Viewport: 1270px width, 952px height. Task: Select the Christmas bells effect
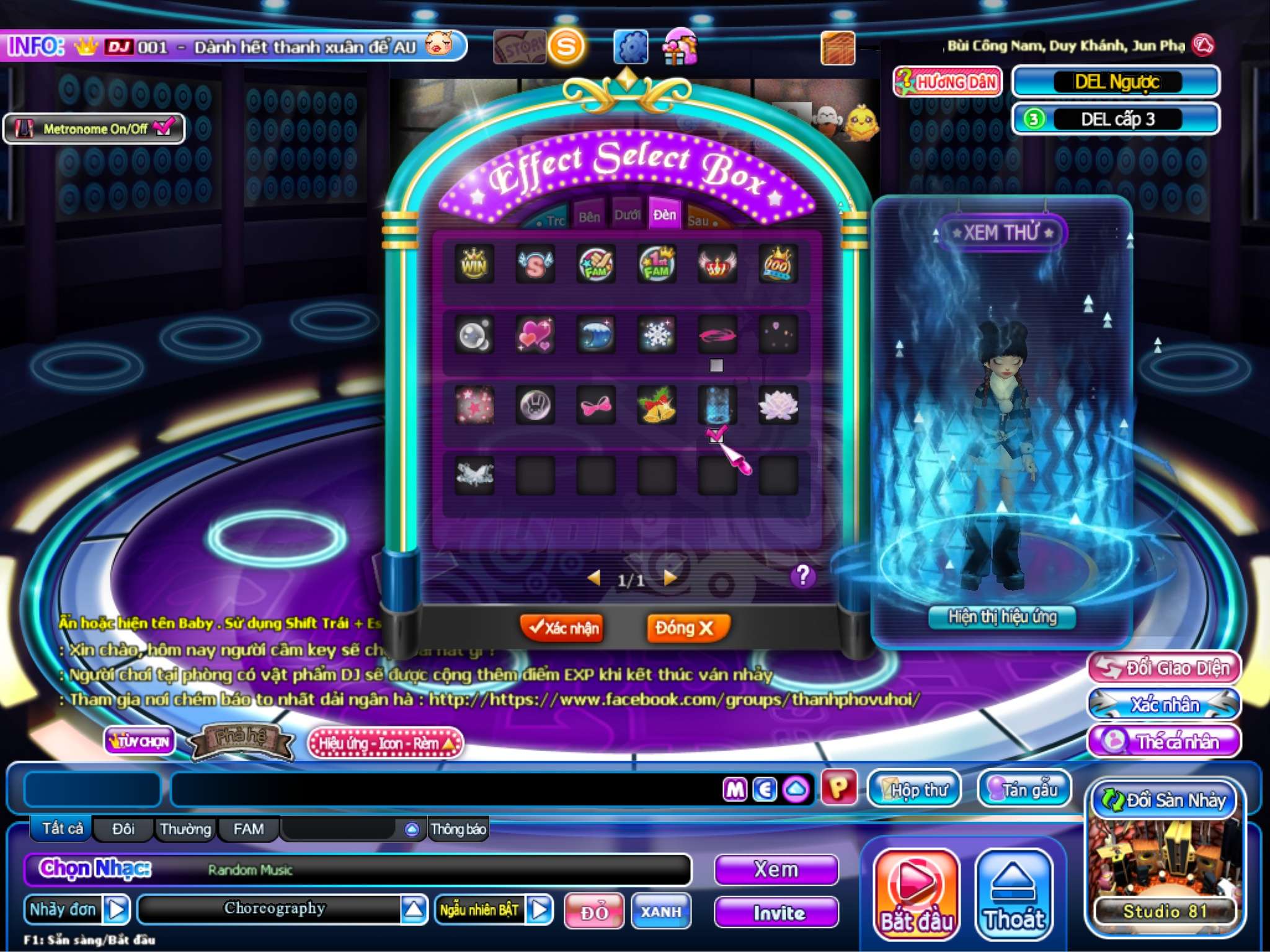point(657,405)
